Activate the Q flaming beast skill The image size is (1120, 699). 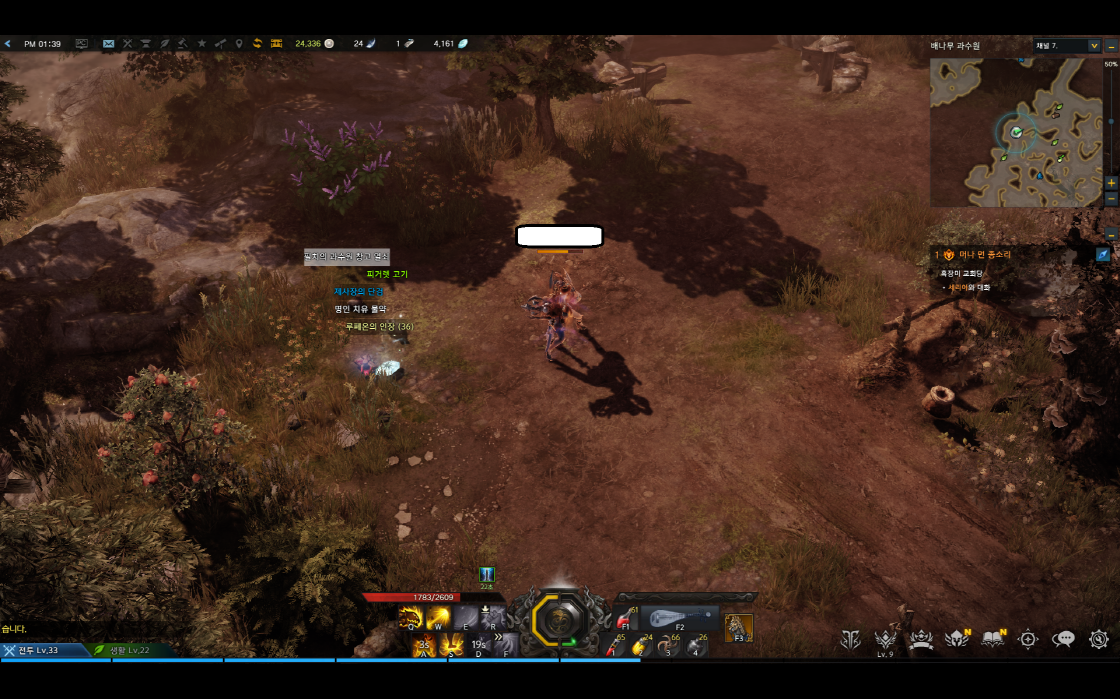410,619
